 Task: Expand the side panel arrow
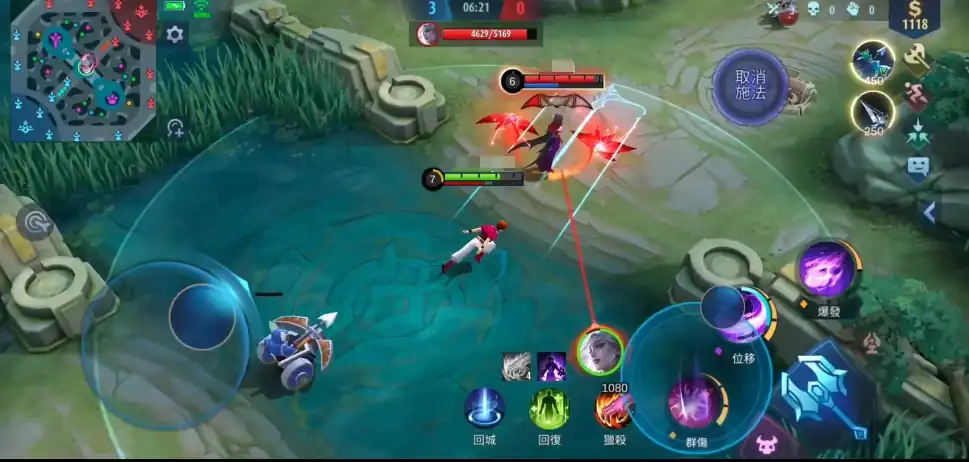coord(930,212)
